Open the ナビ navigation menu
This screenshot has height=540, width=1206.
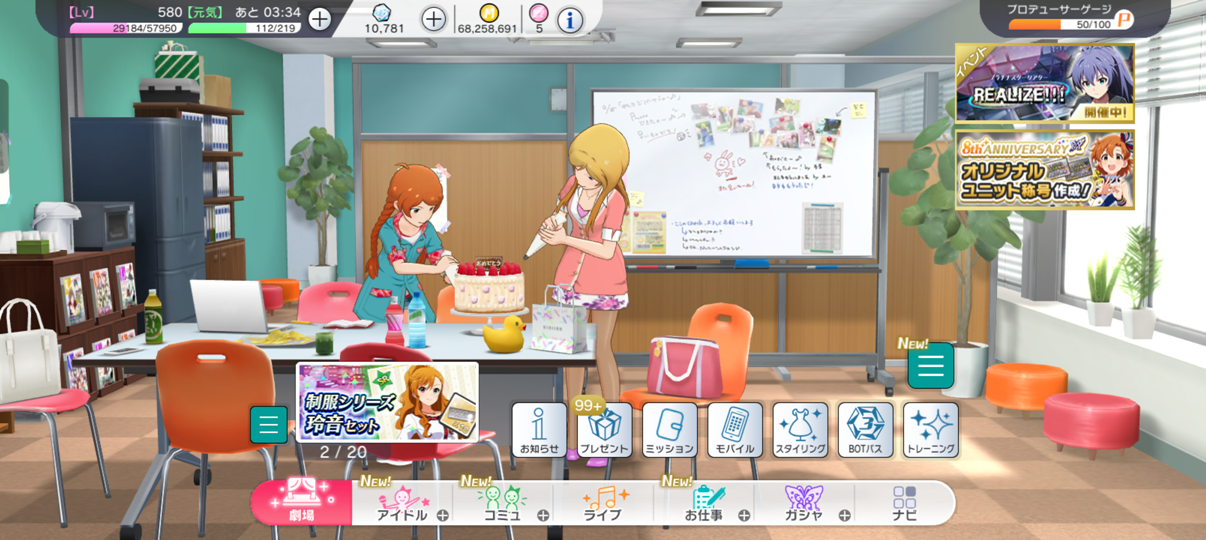click(904, 503)
